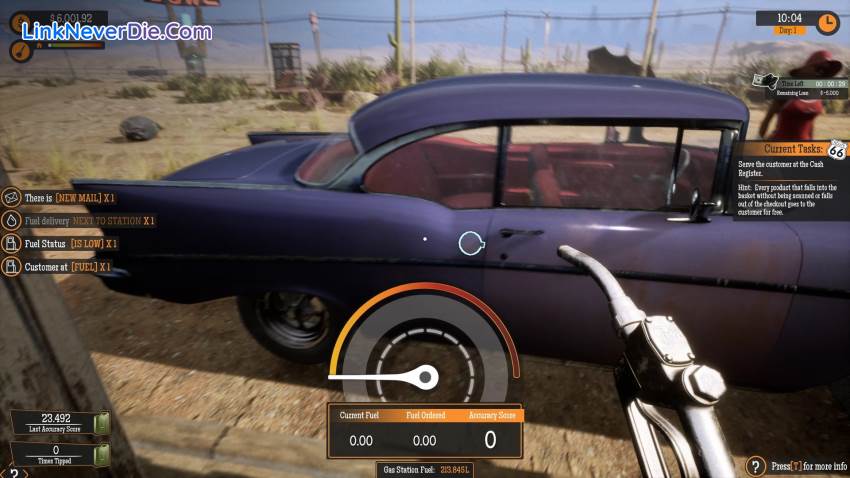850x478 pixels.
Task: Click the LinkNeverDie.Com watermark logo
Action: 115,31
